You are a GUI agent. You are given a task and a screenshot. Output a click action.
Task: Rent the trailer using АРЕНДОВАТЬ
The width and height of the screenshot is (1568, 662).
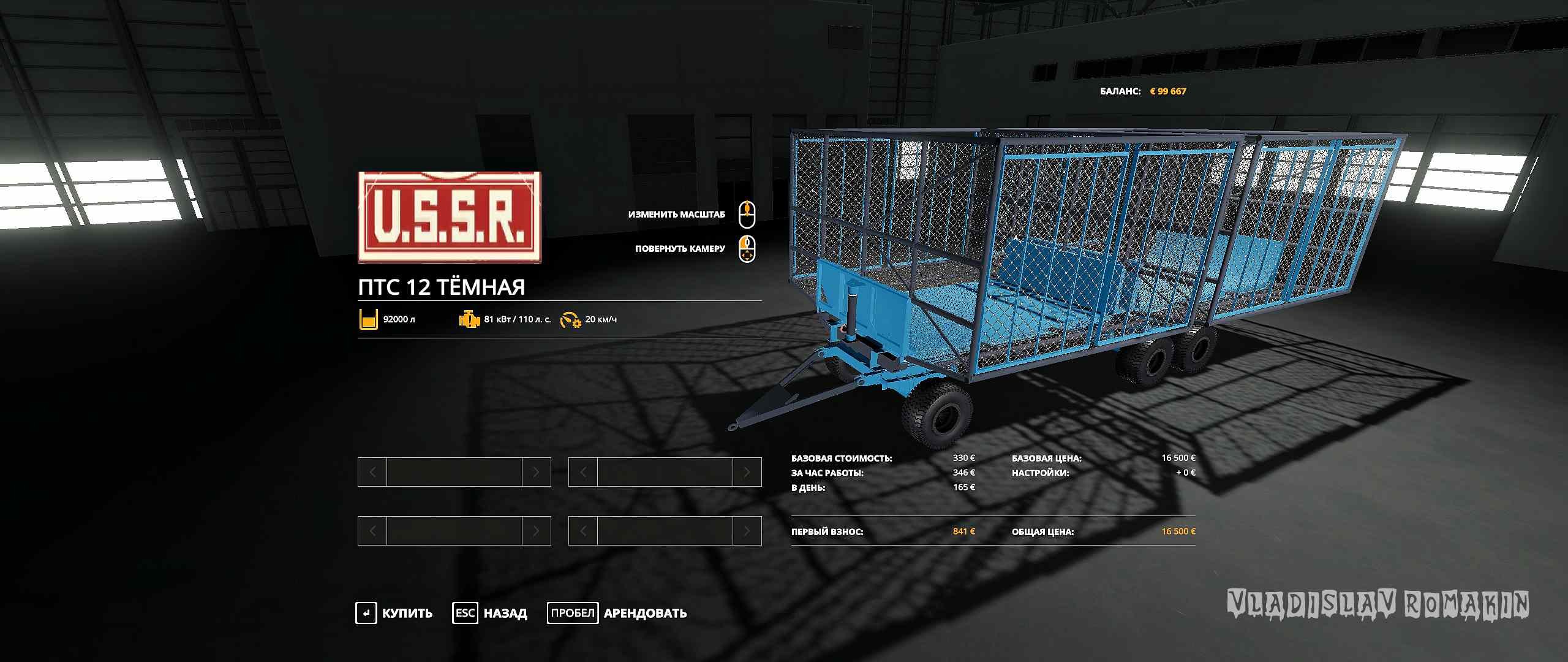tap(617, 613)
